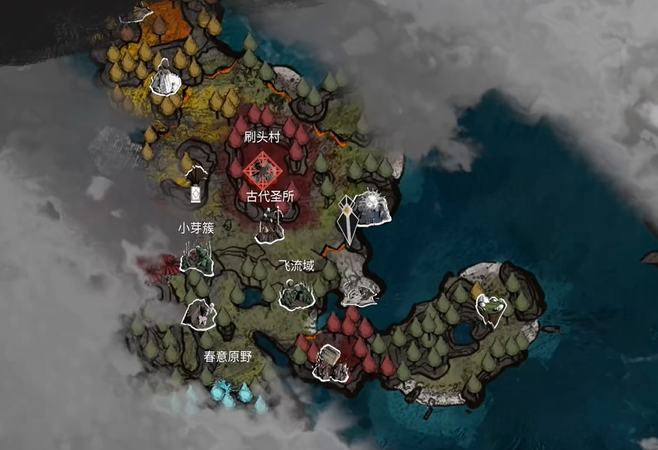This screenshot has width=658, height=450.
Task: Choose the fan and lantern marker
Action: coord(194,186)
